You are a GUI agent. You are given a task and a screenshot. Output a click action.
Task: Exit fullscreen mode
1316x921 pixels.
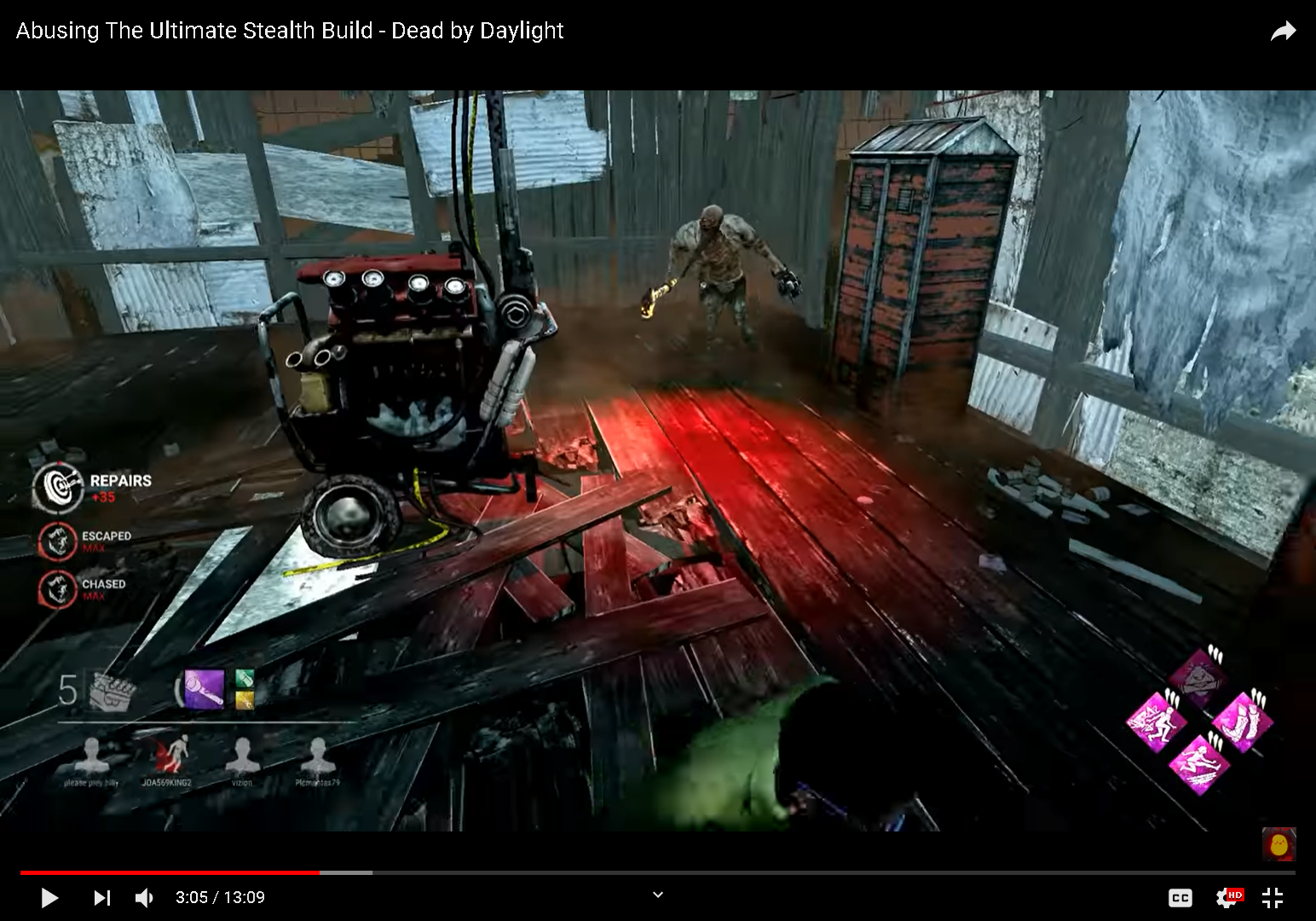(1273, 897)
